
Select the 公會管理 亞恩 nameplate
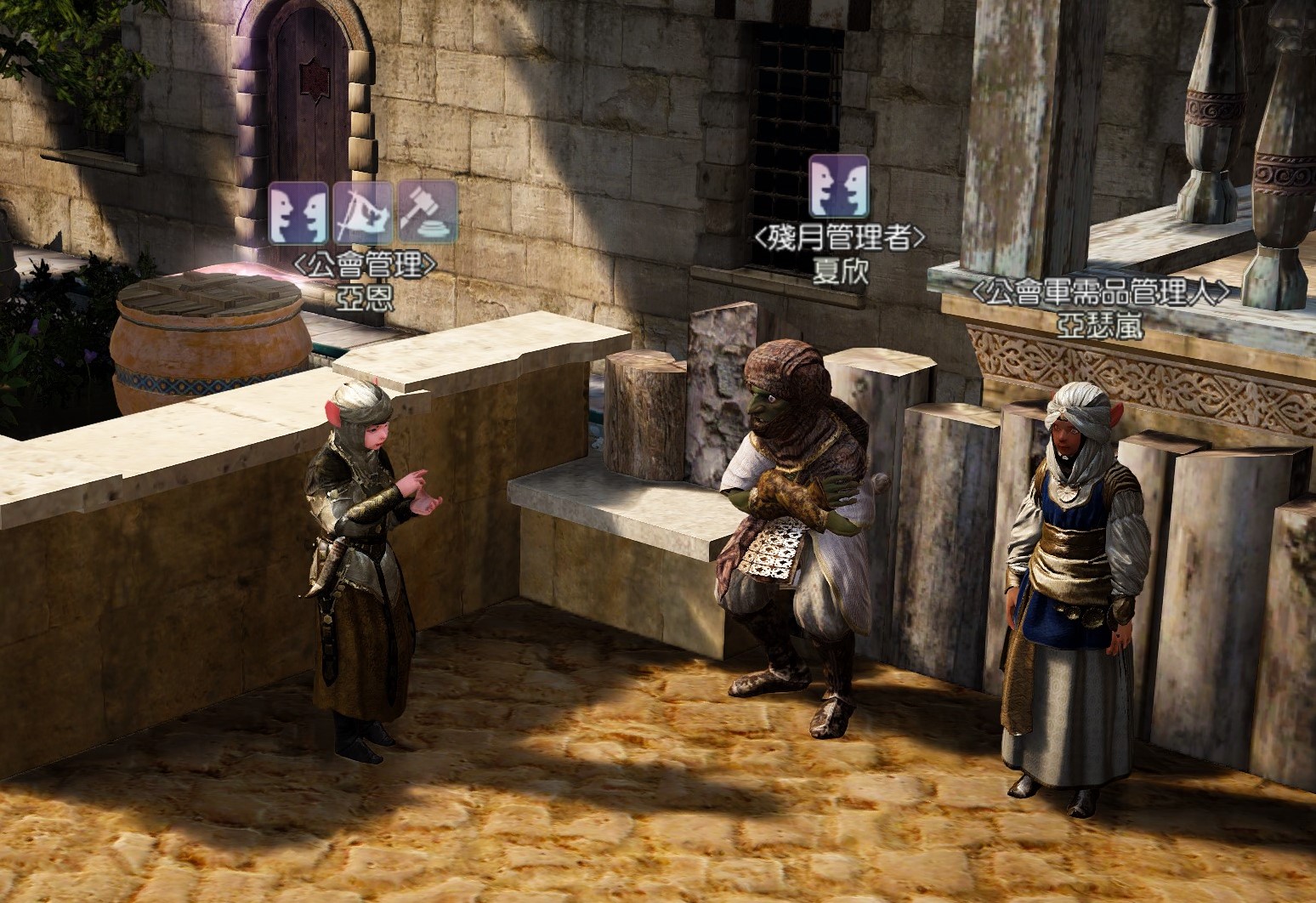[364, 281]
